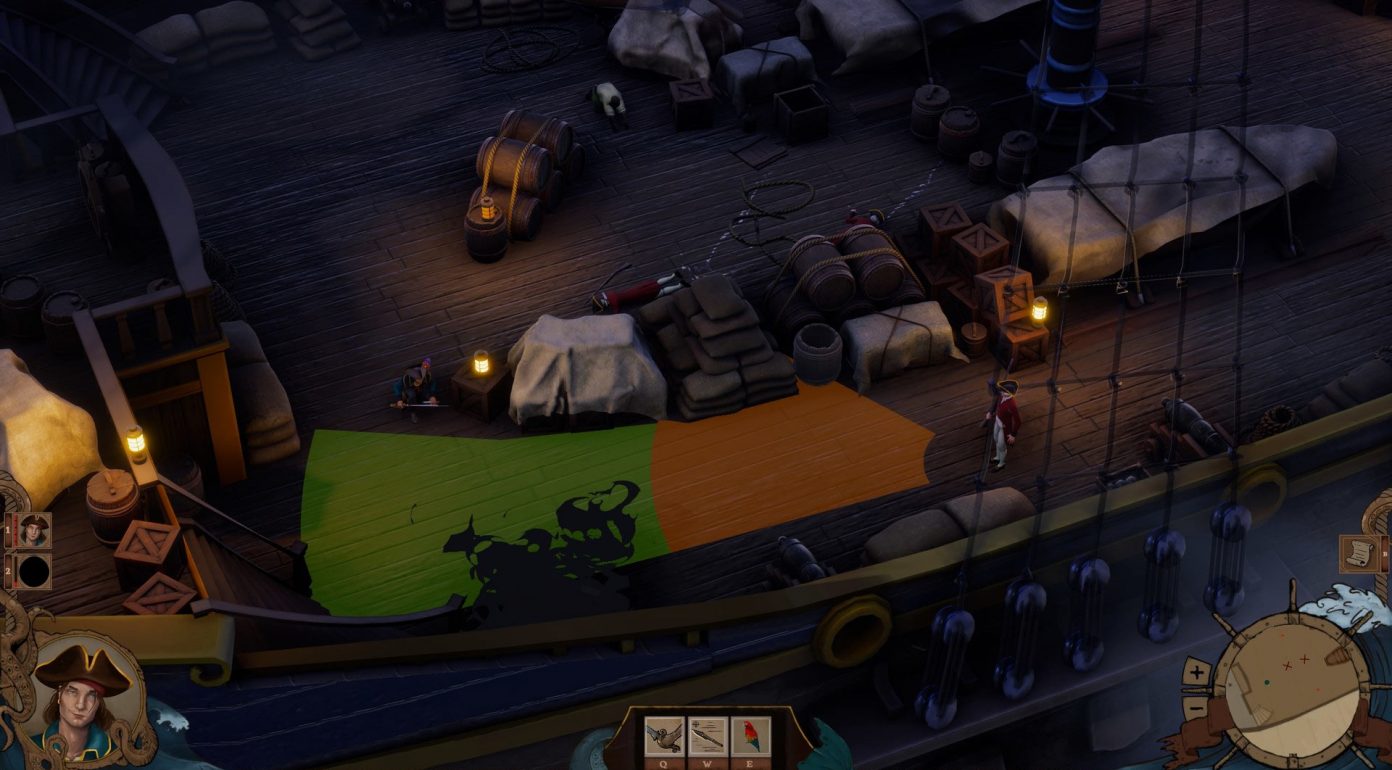1392x770 pixels.
Task: Zoom in with the minimap plus button
Action: pos(1197,673)
